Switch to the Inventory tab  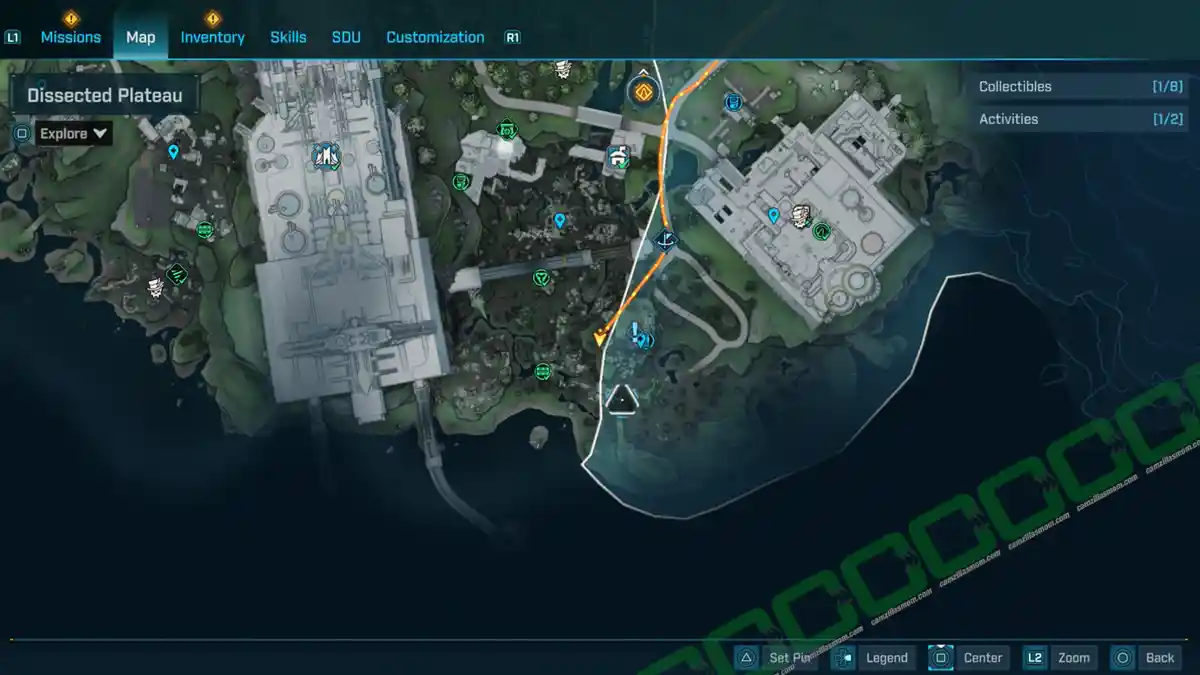point(212,37)
